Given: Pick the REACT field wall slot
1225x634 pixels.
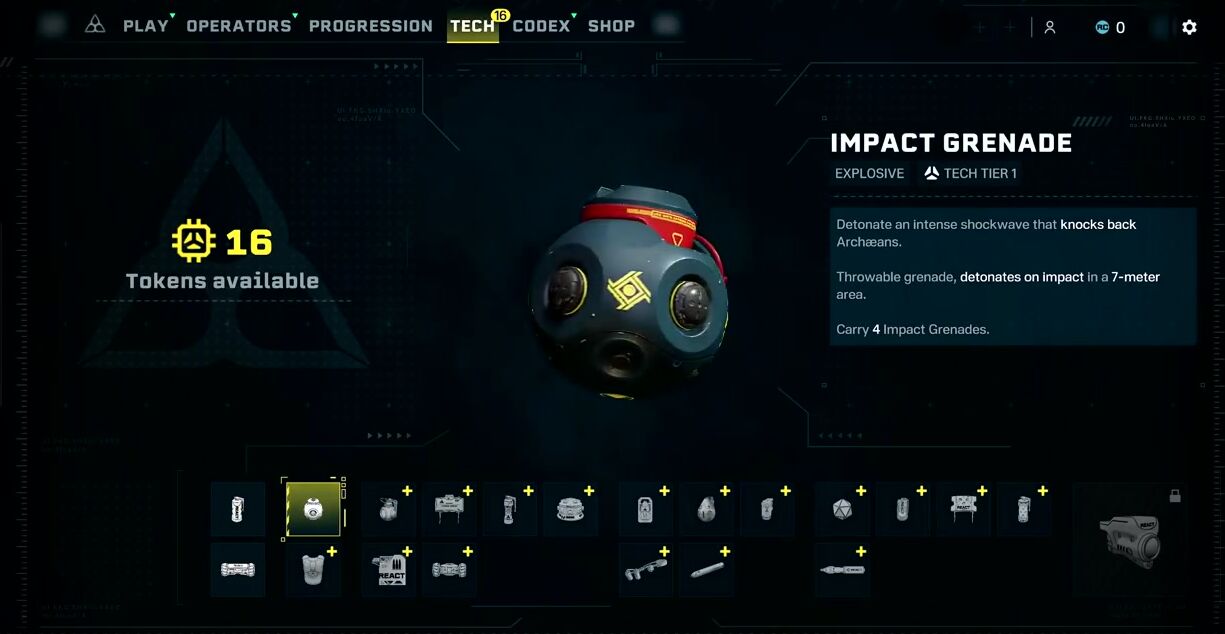Looking at the screenshot, I should click(963, 509).
